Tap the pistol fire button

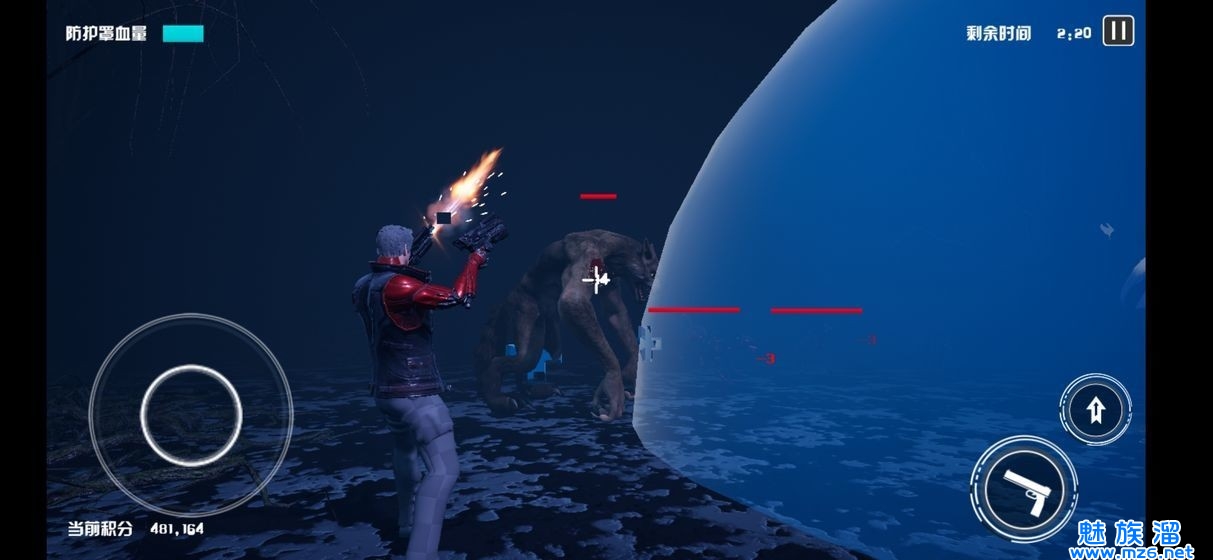(1023, 490)
